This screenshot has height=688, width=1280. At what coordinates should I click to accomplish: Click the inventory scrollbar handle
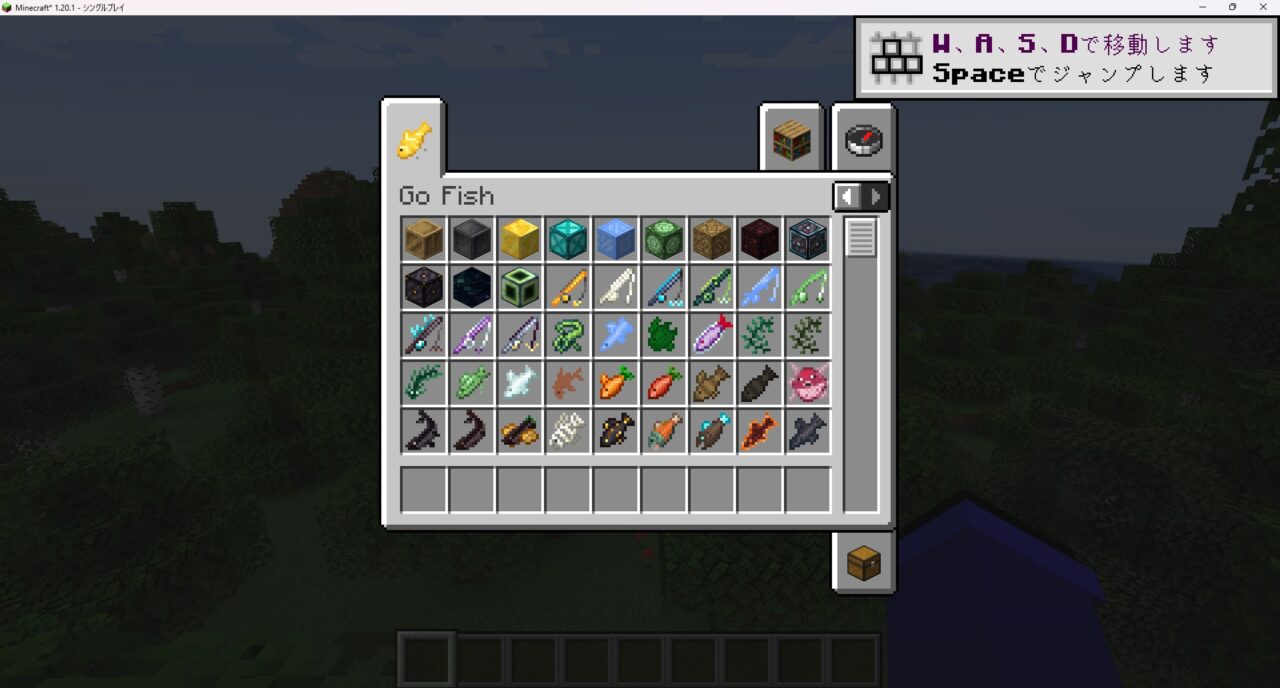click(861, 237)
